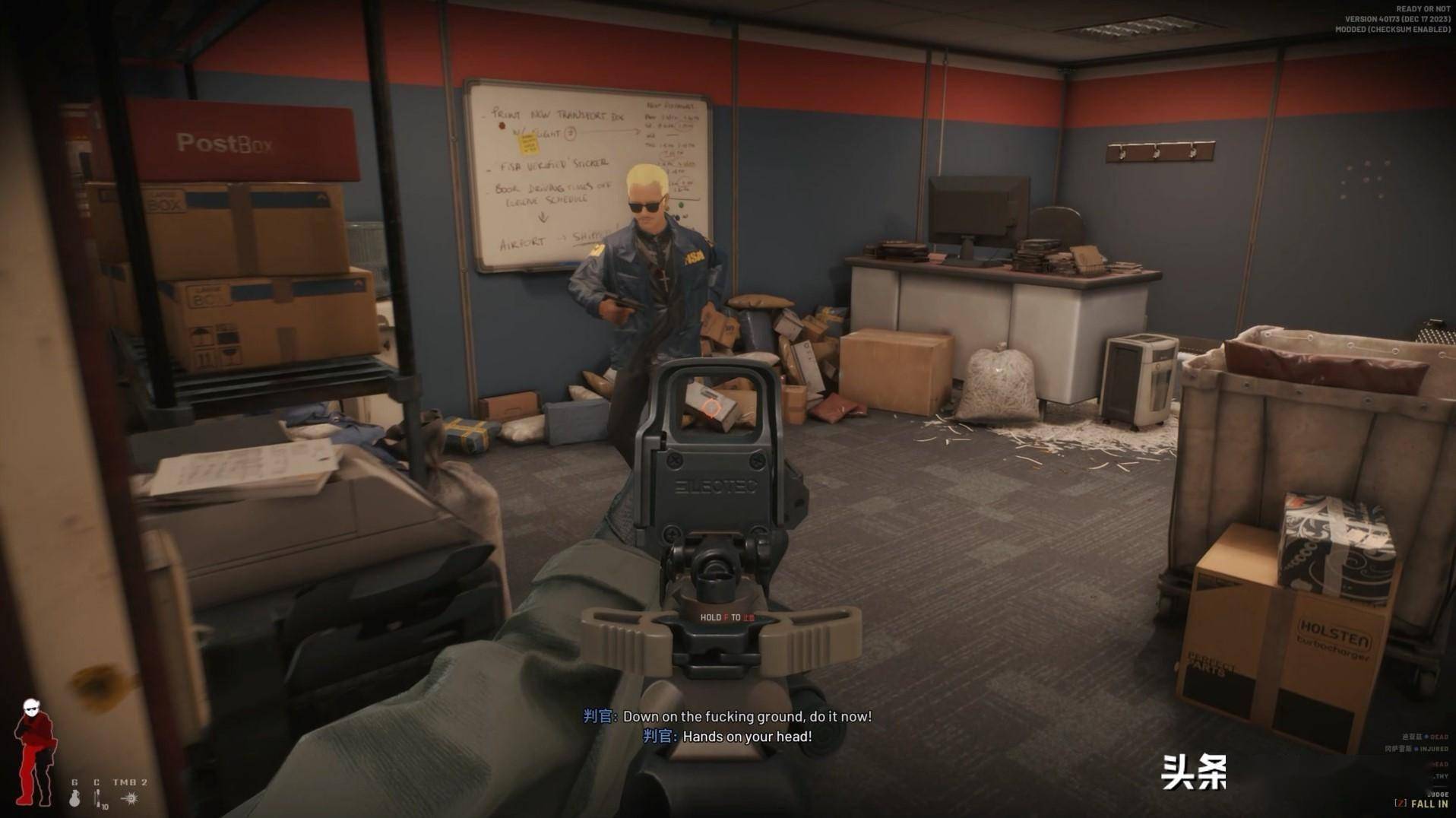Select the chemlight icon under C
The image size is (1456, 818).
point(97,797)
